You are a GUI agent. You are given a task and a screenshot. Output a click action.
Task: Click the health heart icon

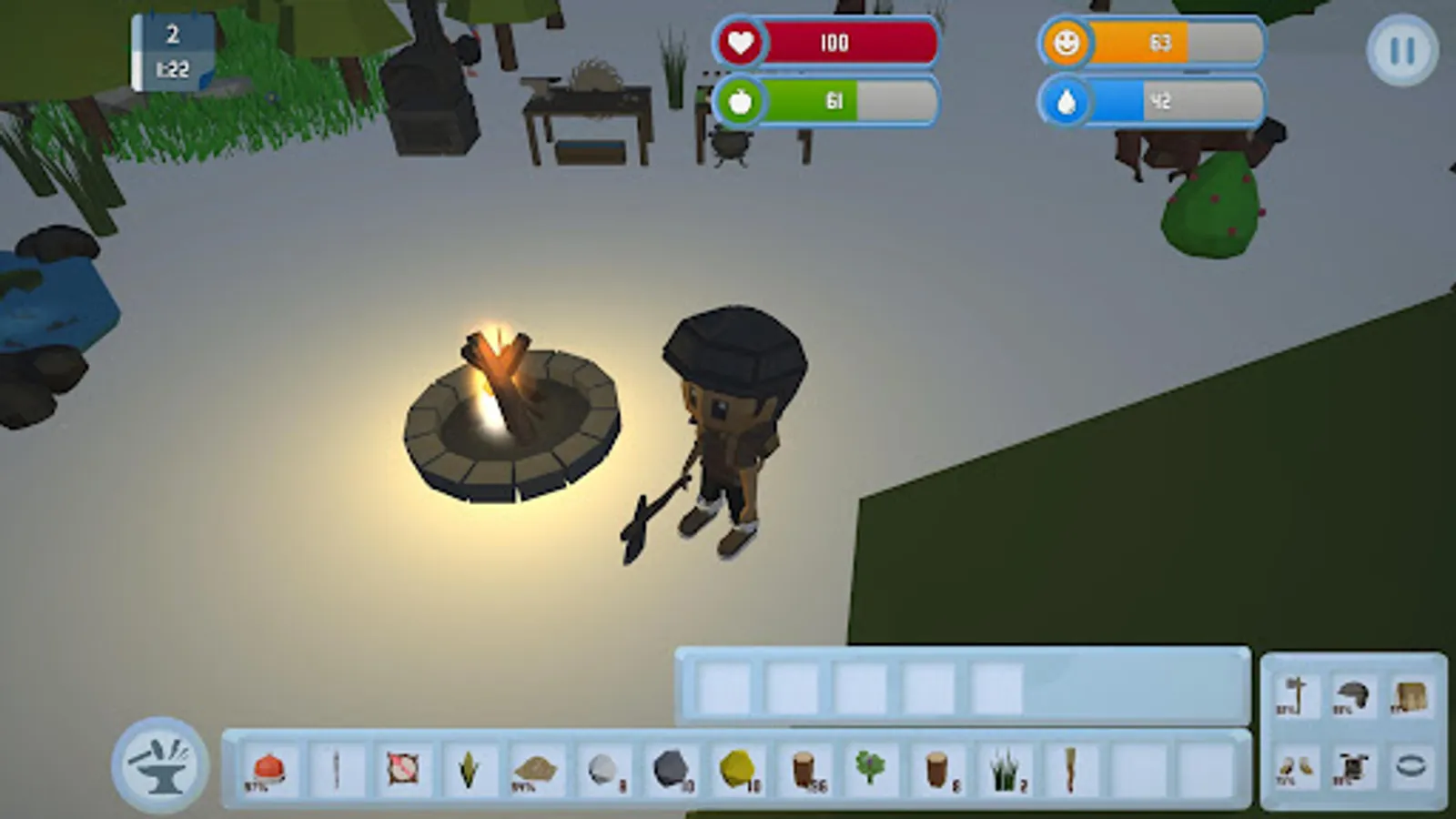pos(741,42)
